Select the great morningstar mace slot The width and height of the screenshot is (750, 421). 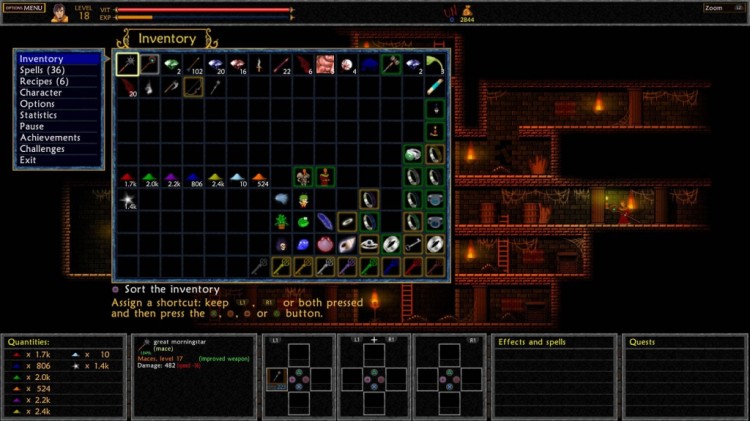pos(127,65)
